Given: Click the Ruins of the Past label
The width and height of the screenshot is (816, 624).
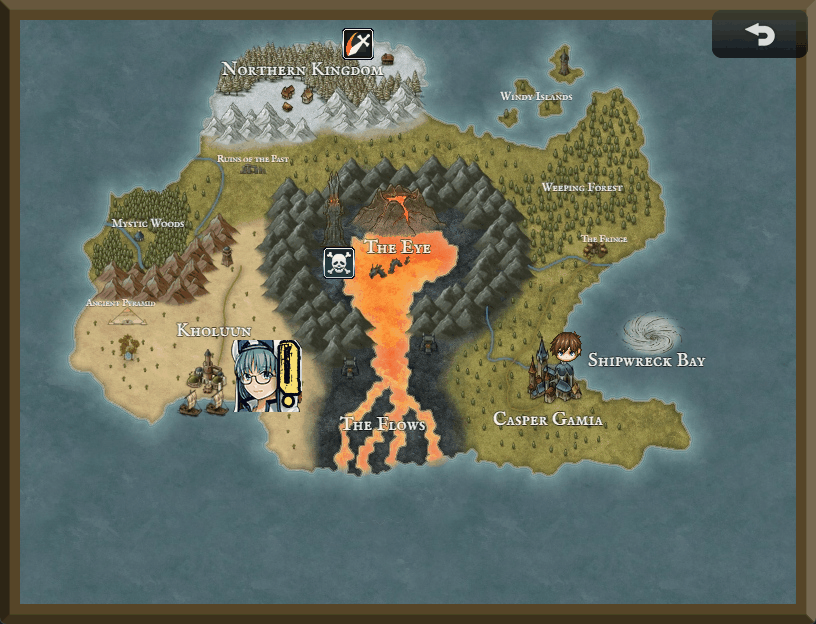Looking at the screenshot, I should 253,159.
